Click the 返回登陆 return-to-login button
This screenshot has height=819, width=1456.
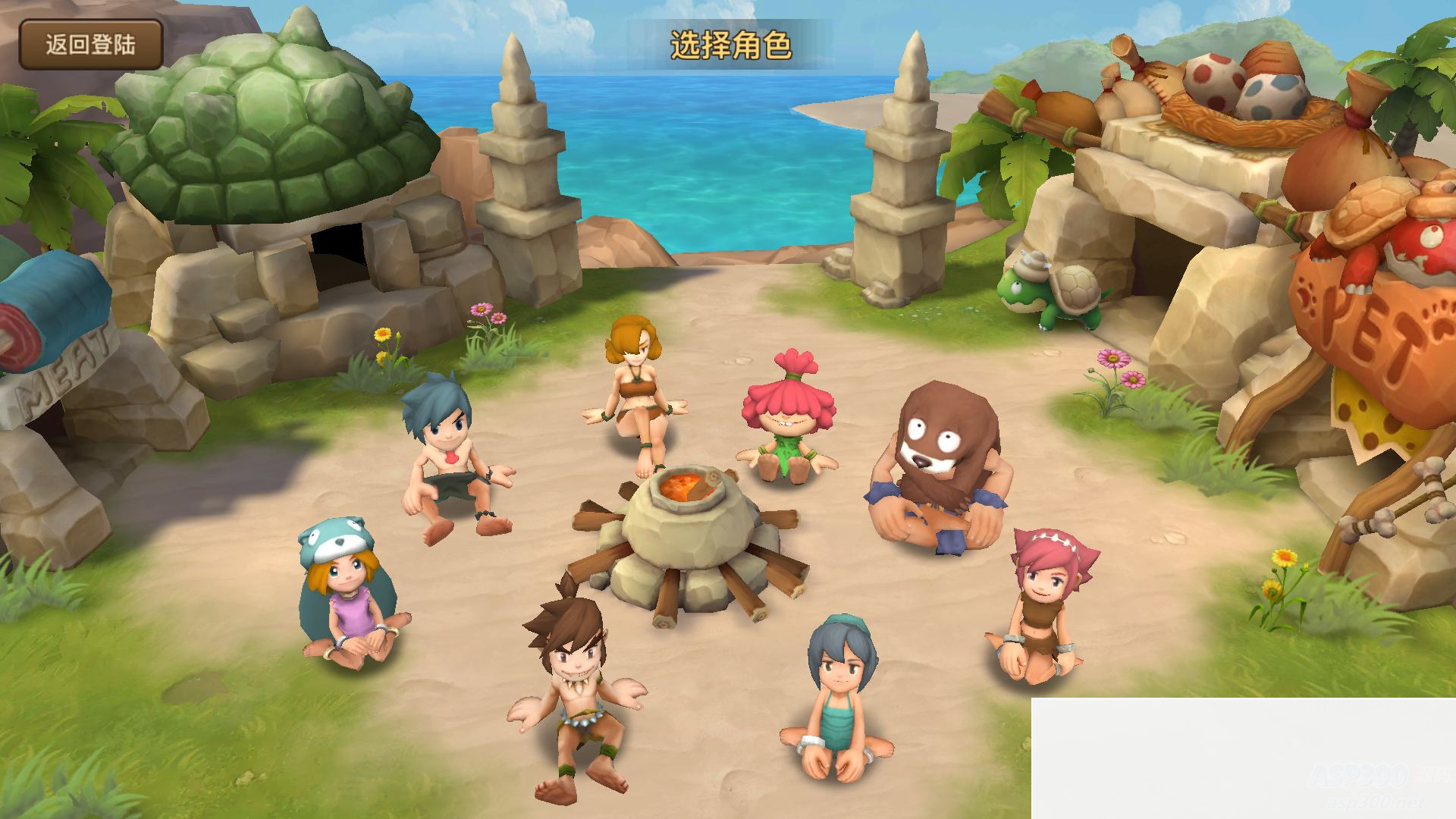coord(90,45)
